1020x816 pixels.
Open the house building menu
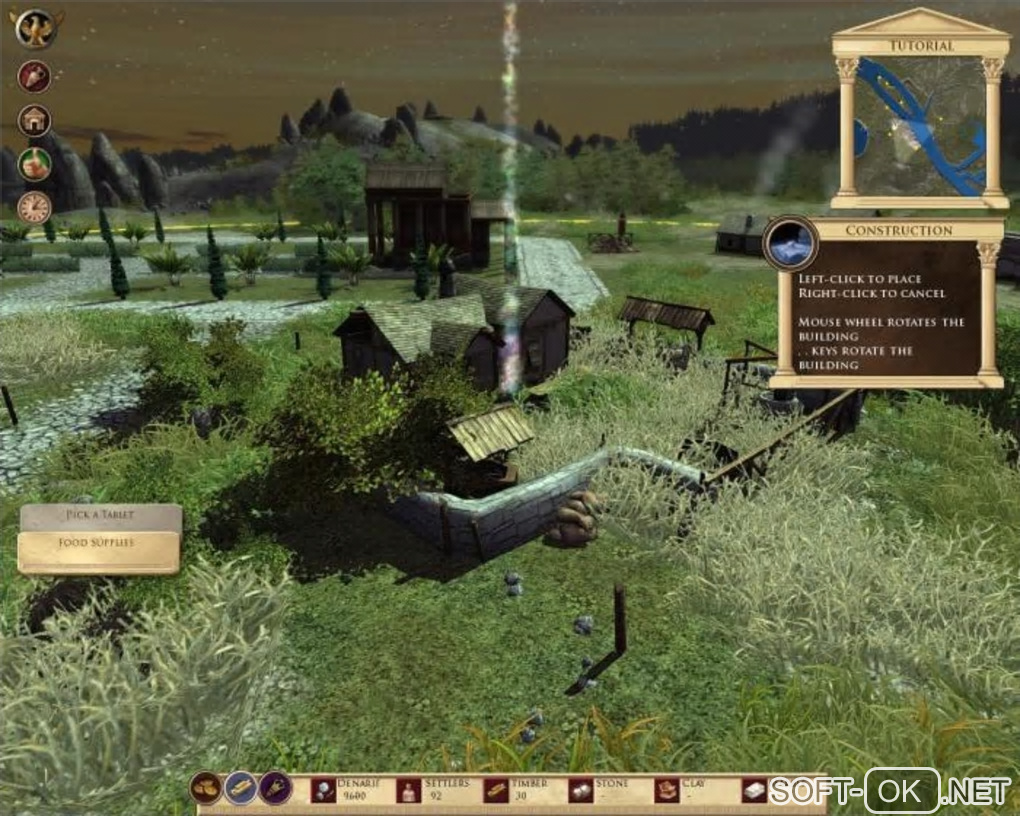34,120
